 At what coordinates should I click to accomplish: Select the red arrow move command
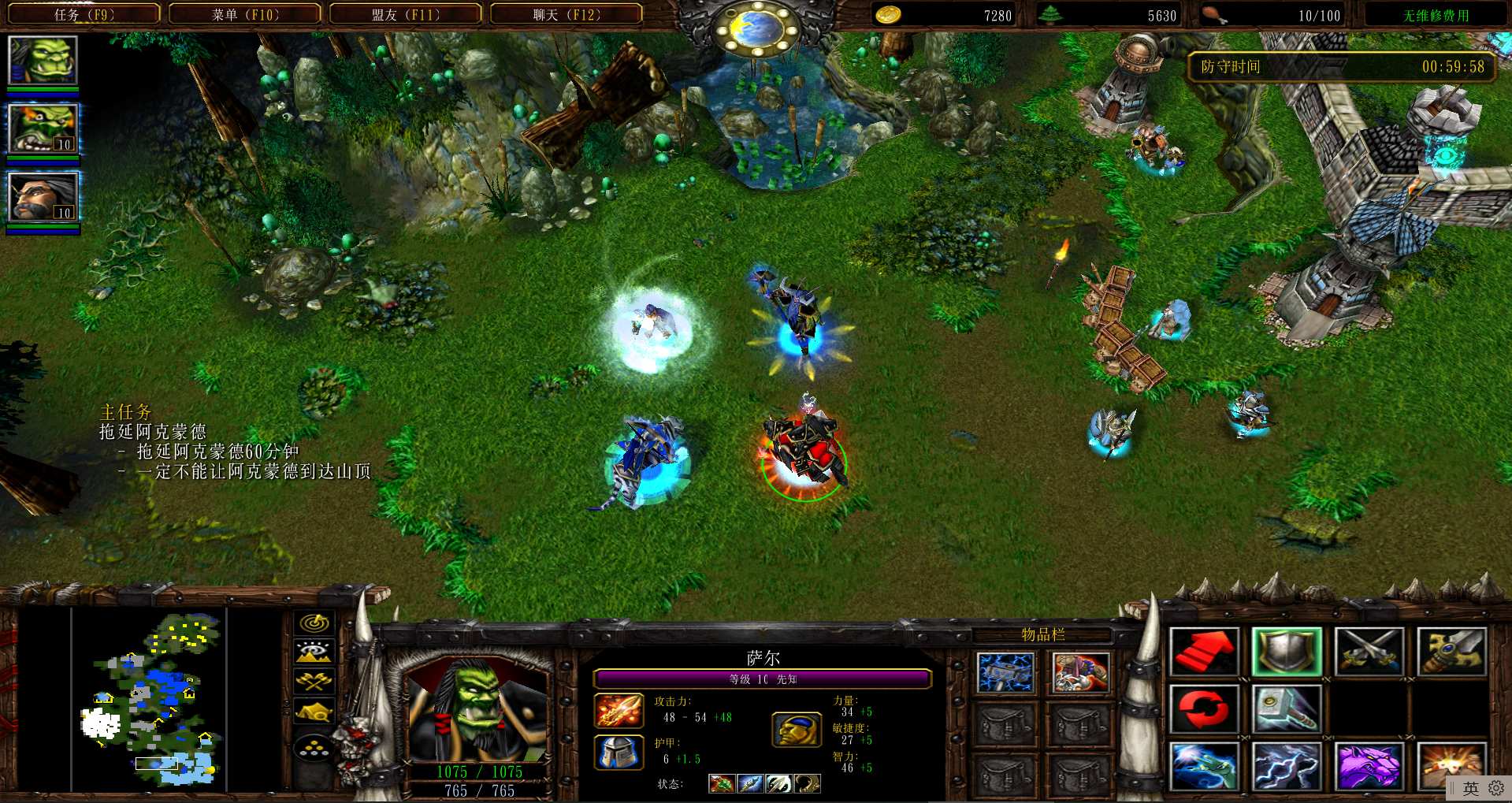tap(1203, 651)
